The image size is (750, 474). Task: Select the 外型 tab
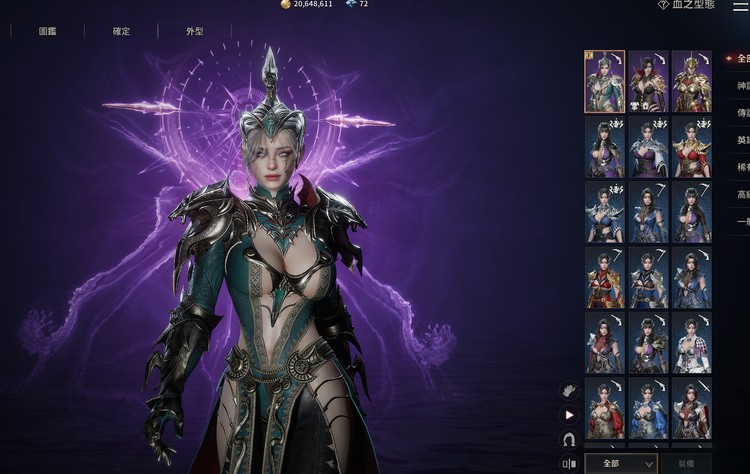(194, 31)
